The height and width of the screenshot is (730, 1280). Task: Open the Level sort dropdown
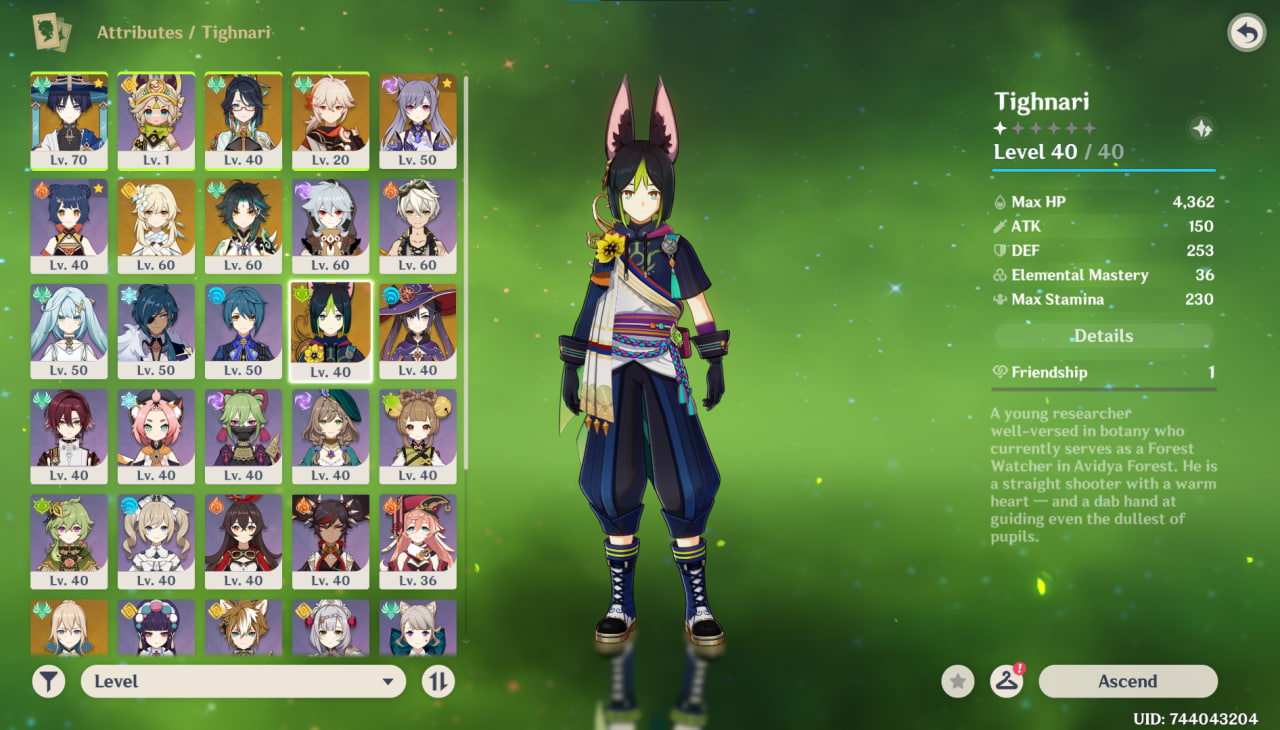point(243,681)
